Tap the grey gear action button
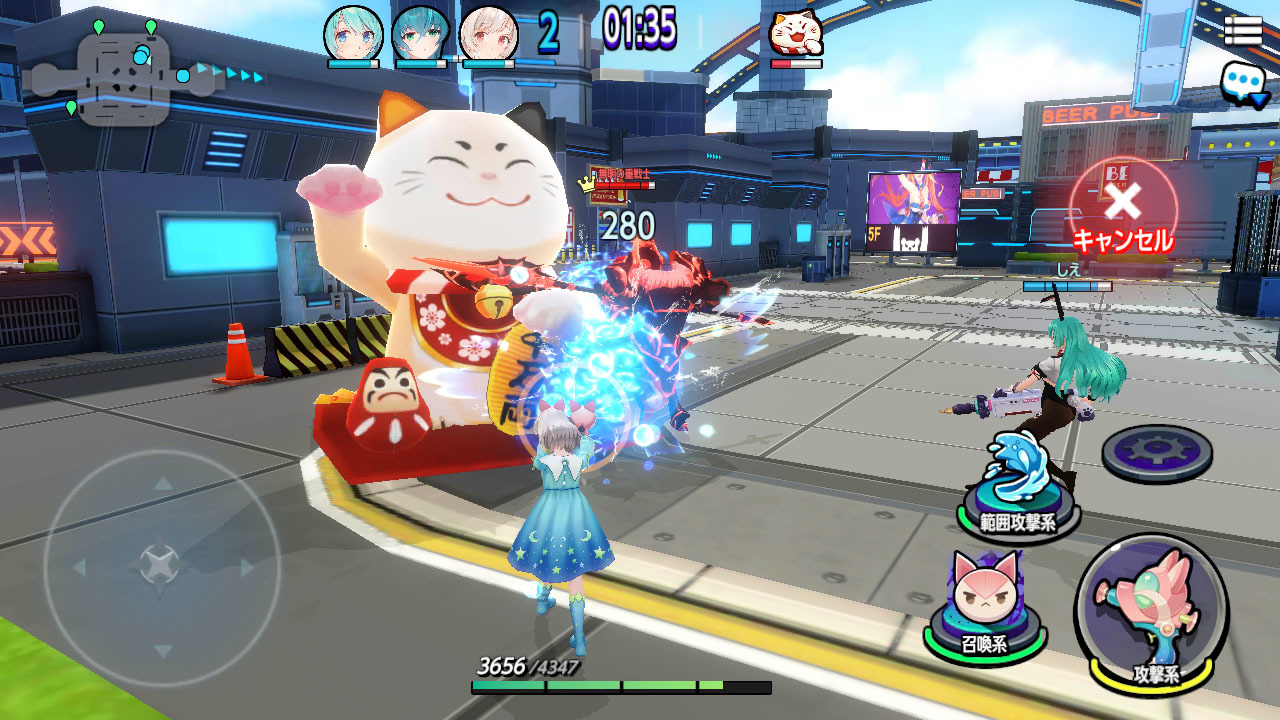1280x720 pixels. pos(1157,453)
